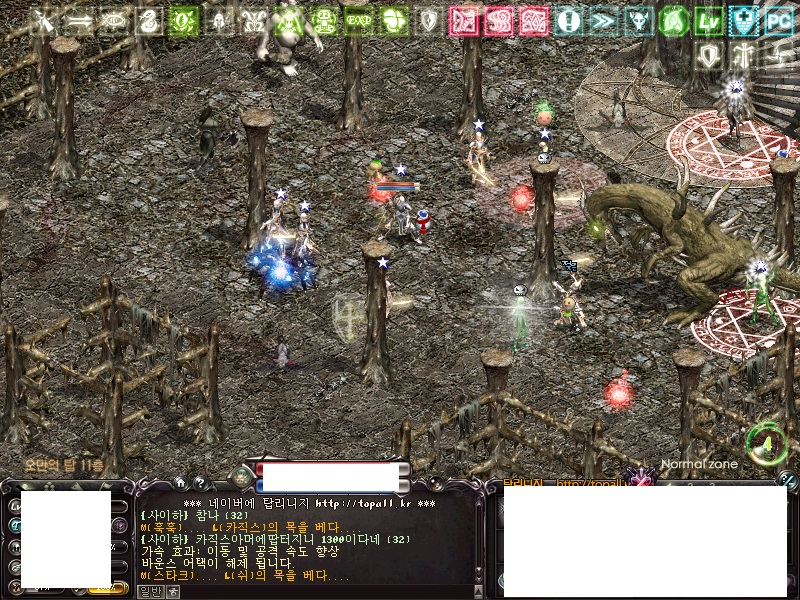The width and height of the screenshot is (800, 600).
Task: Click the green swirl icon above Normal zone
Action: point(766,442)
